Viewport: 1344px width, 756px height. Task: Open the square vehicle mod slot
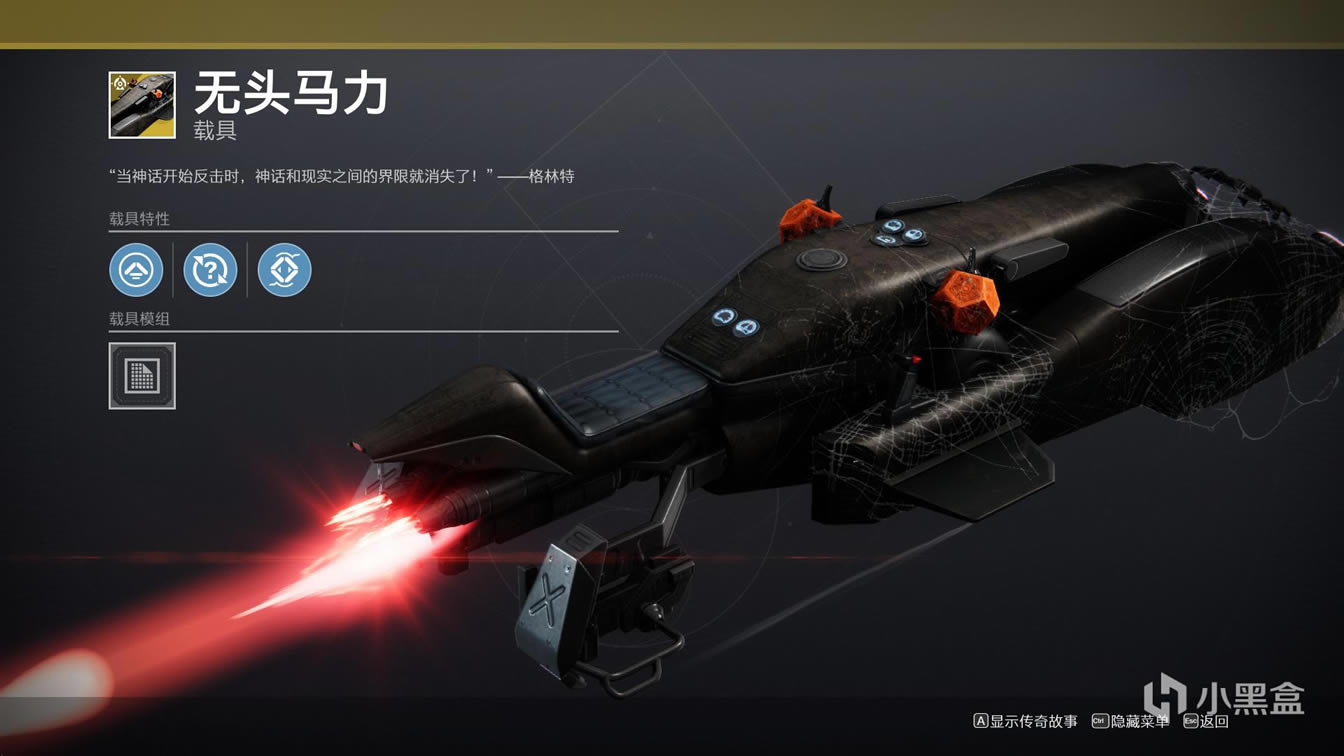coord(142,376)
